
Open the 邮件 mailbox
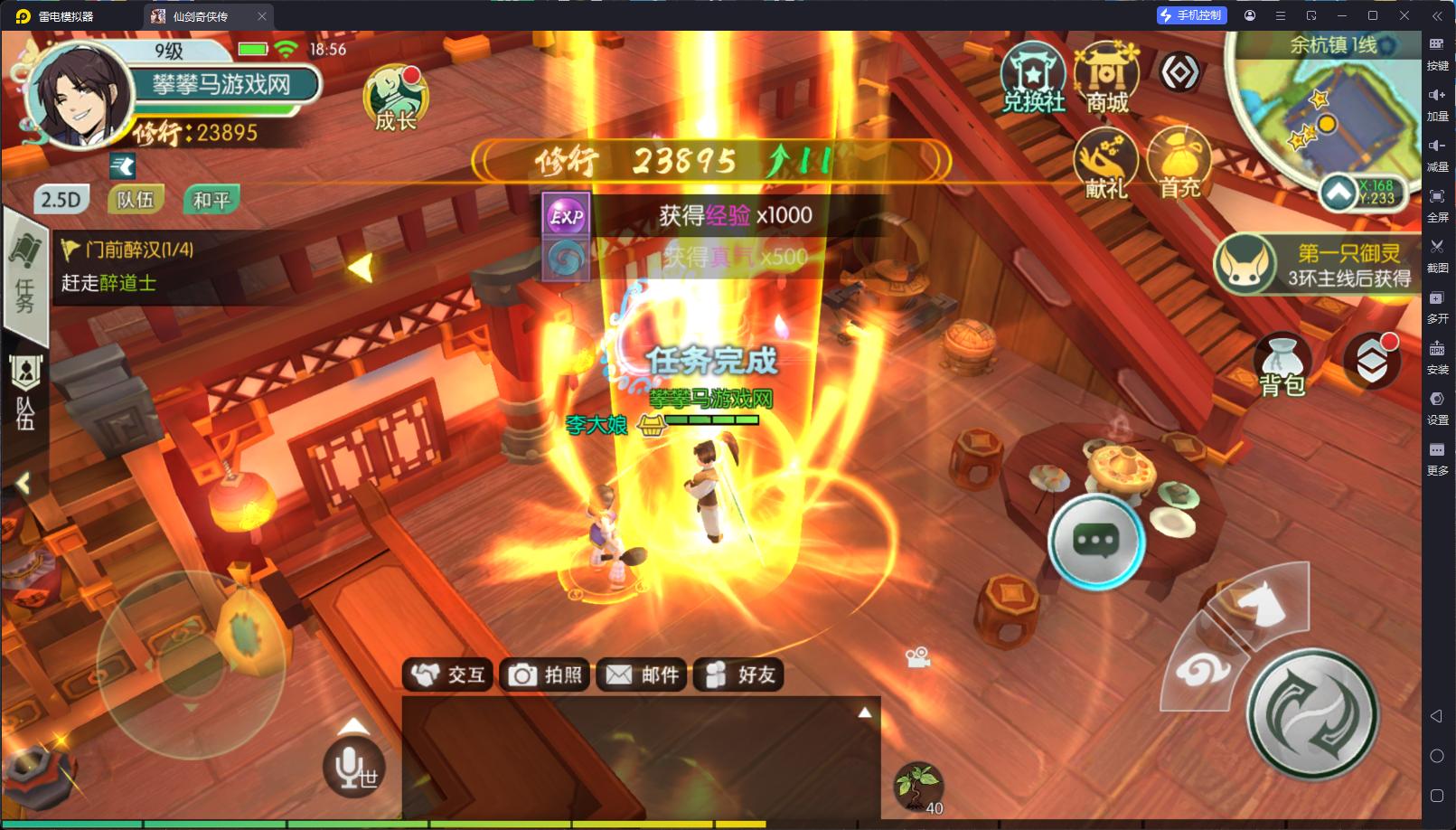point(643,674)
